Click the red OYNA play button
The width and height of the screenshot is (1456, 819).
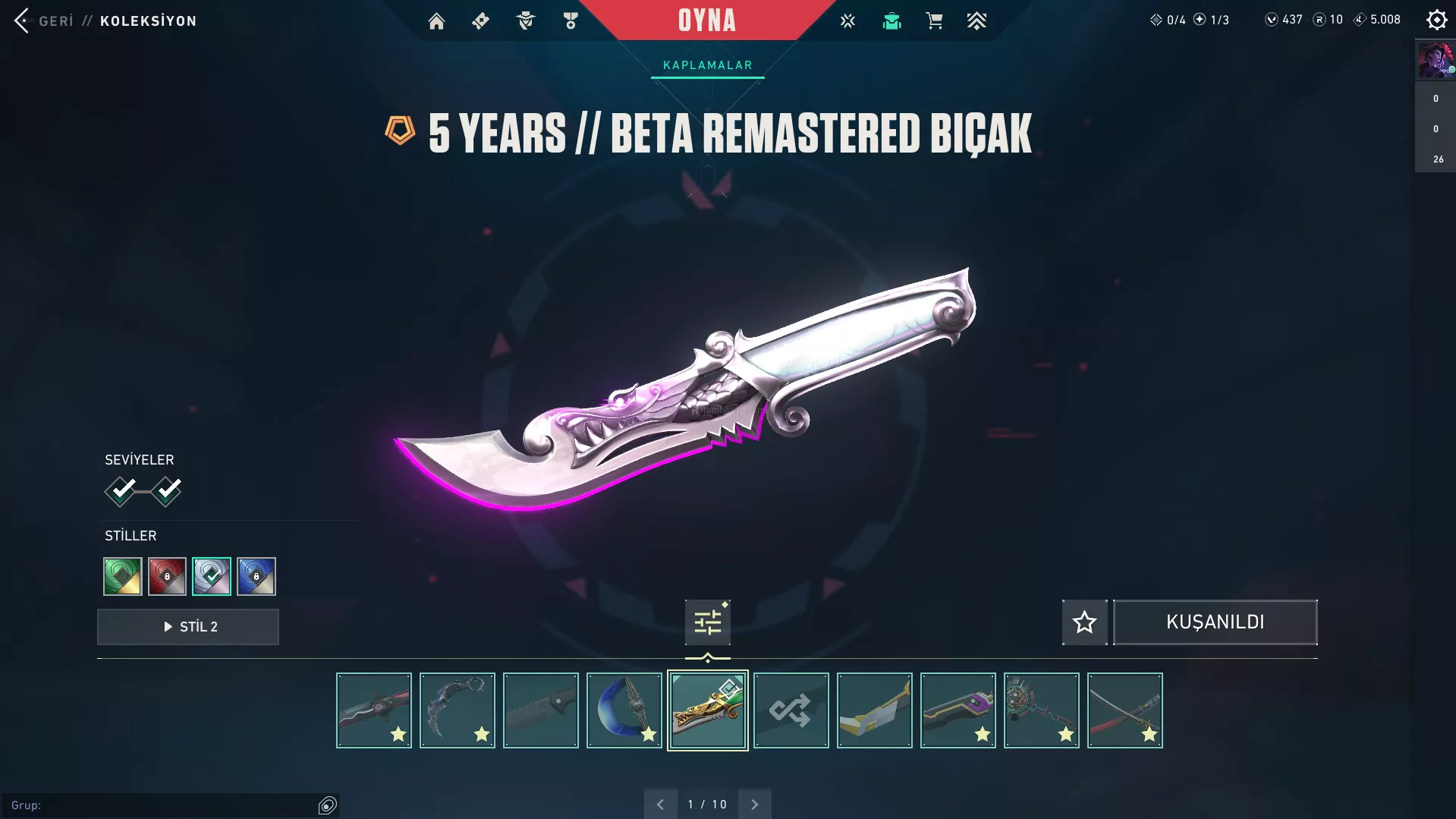click(x=706, y=20)
